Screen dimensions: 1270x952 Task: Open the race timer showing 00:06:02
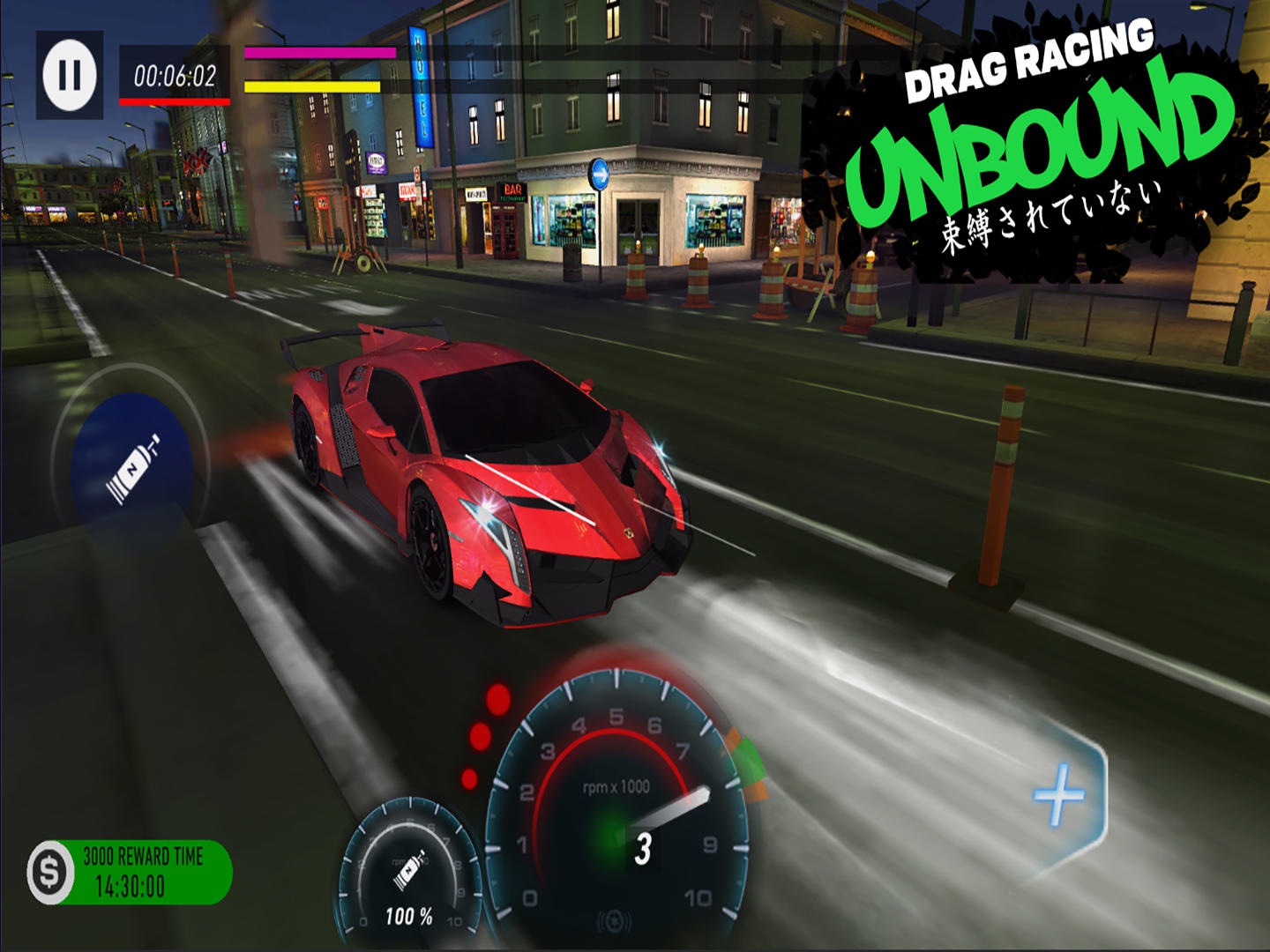coord(174,75)
